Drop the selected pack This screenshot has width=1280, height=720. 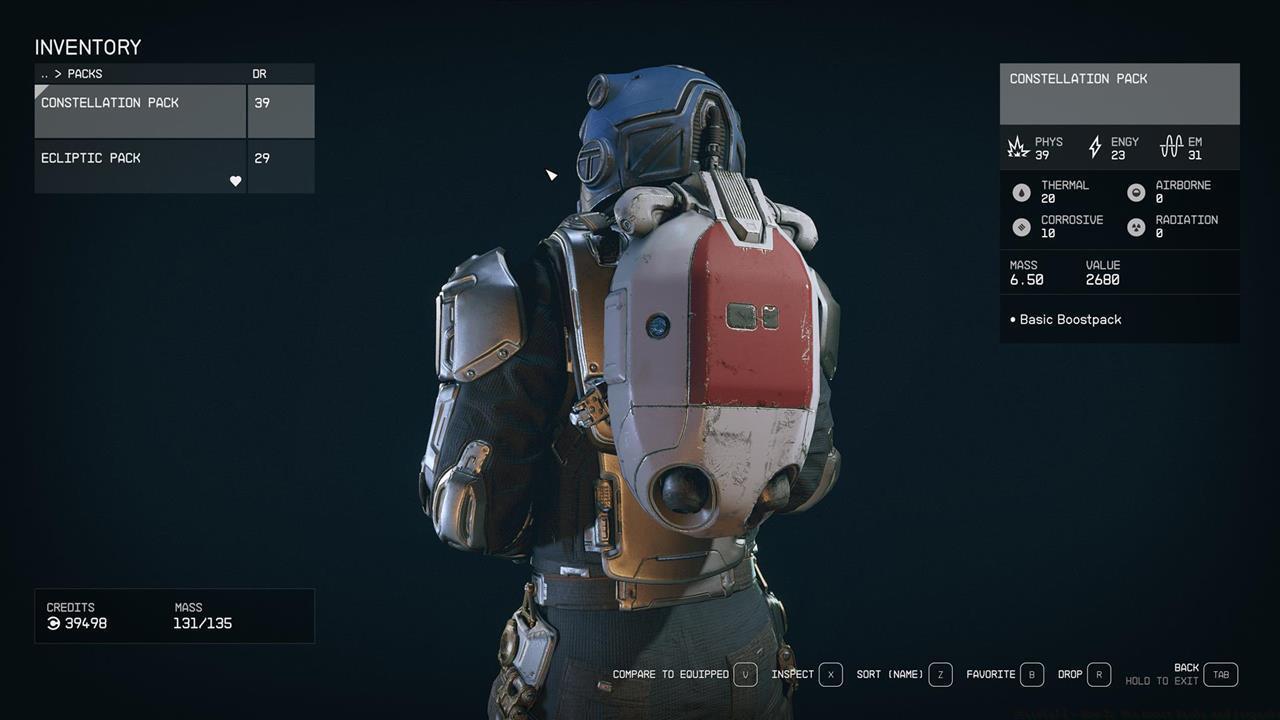click(1098, 675)
